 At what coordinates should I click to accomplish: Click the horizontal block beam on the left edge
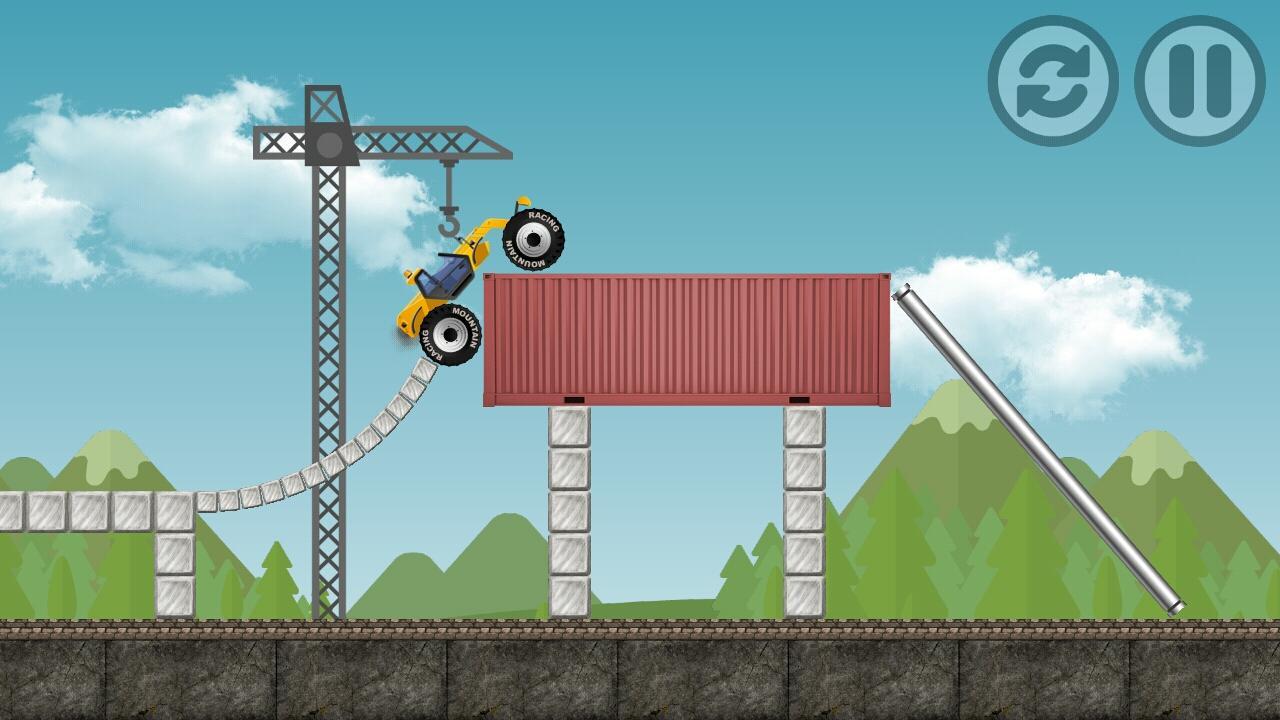(60, 510)
